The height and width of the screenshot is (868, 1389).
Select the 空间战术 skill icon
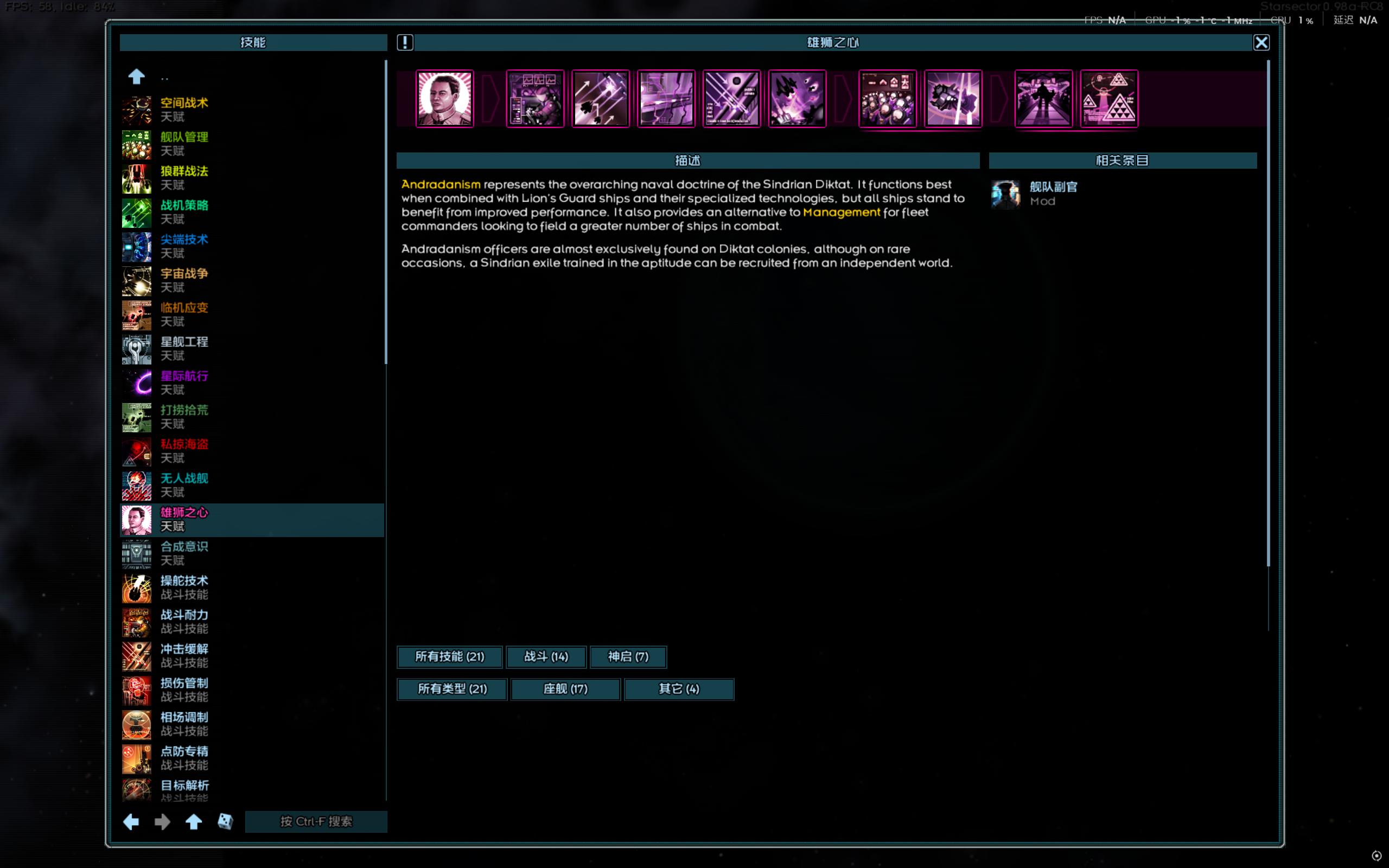pos(136,109)
